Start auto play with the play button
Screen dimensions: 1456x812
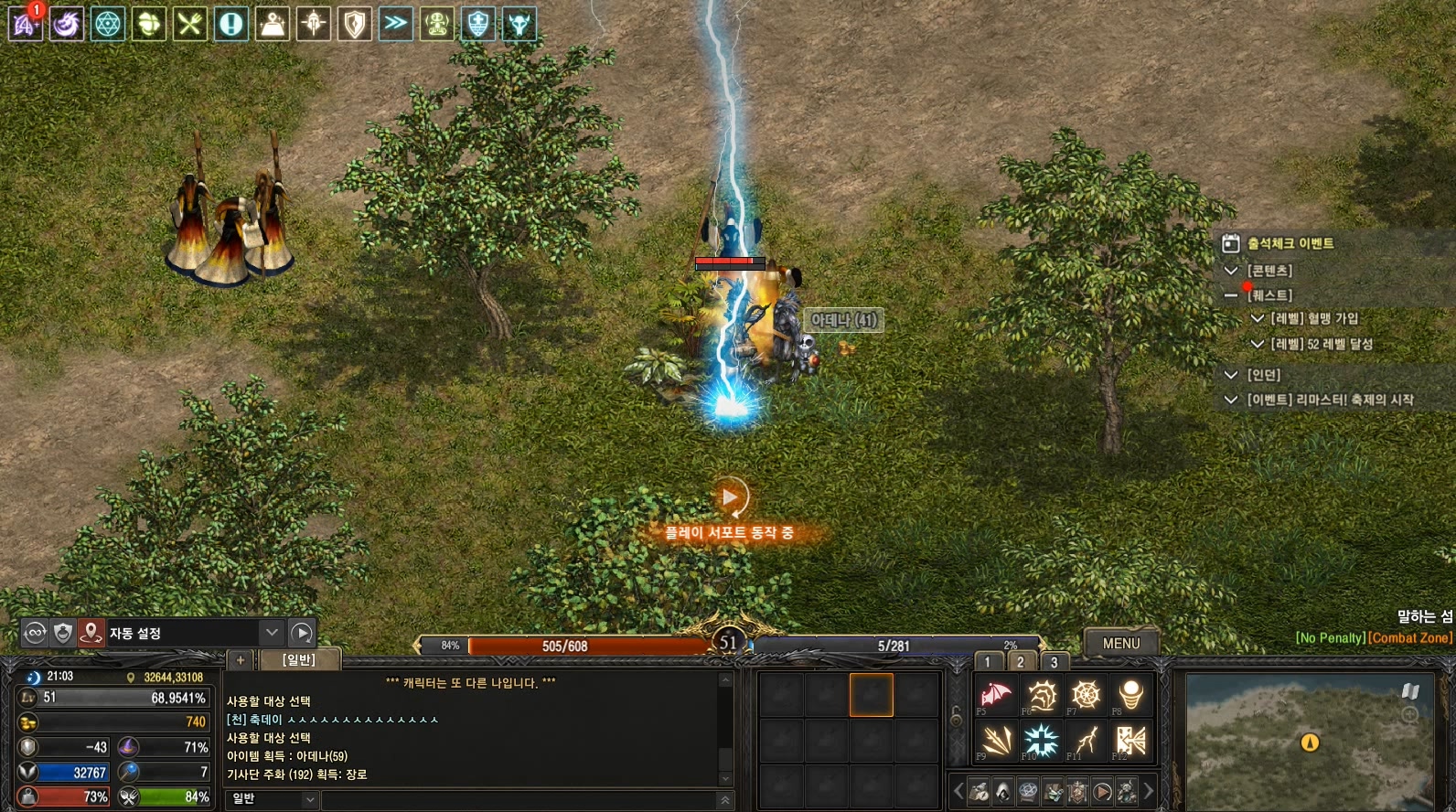[302, 633]
